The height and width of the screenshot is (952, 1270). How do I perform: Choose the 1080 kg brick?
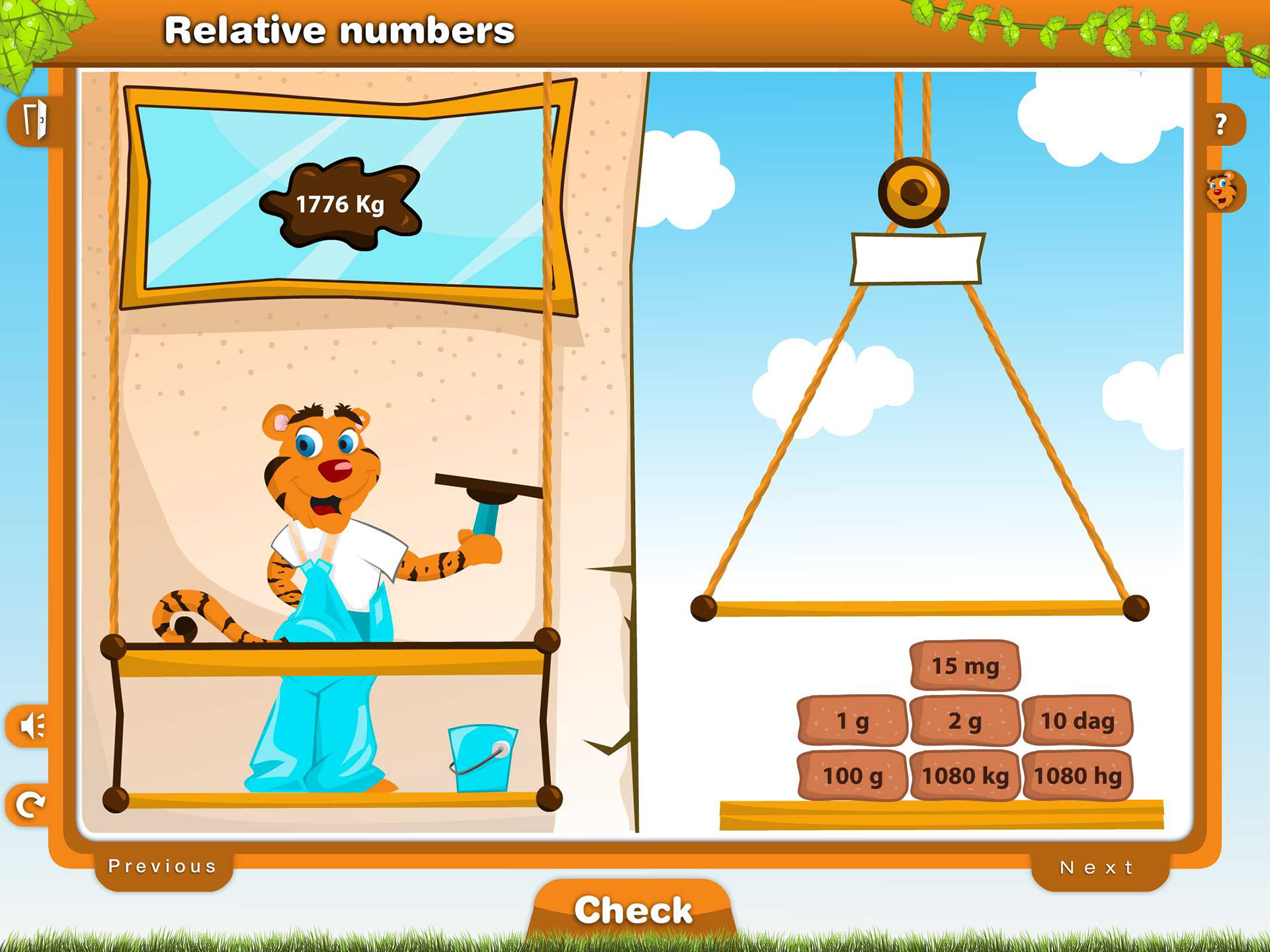coord(965,775)
